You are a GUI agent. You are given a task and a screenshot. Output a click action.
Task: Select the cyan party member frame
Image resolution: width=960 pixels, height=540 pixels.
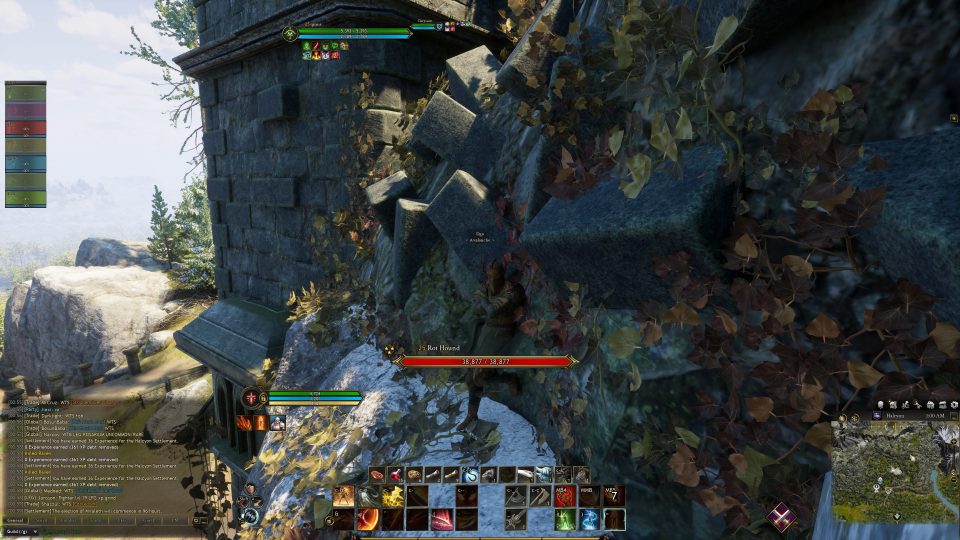pyautogui.click(x=25, y=163)
